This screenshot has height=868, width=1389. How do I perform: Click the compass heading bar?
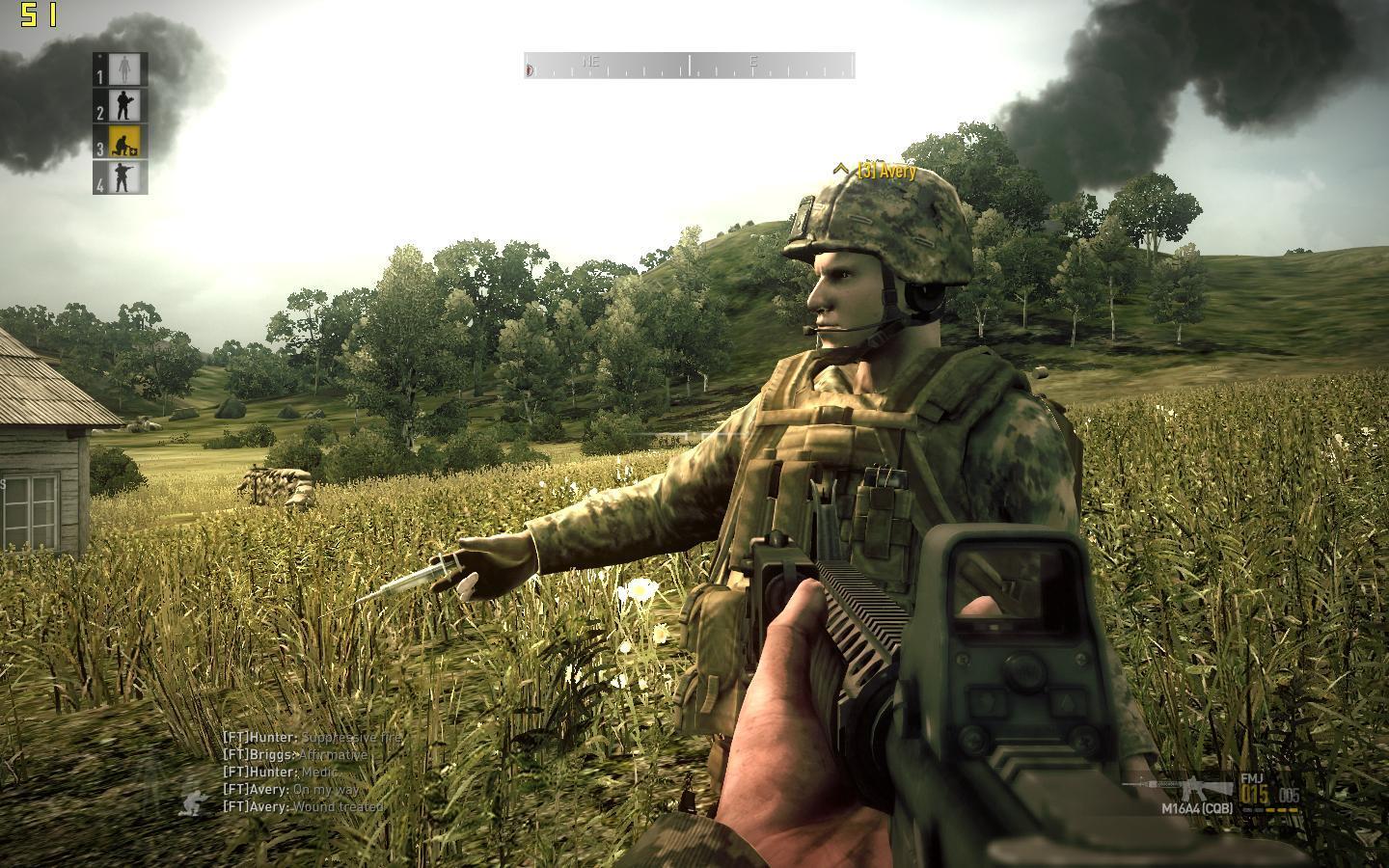point(689,66)
